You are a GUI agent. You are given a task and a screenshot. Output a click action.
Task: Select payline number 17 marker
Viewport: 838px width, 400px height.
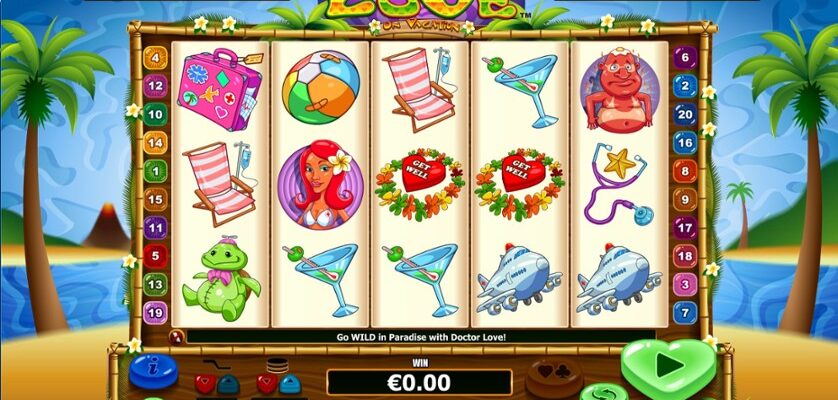pyautogui.click(x=685, y=228)
